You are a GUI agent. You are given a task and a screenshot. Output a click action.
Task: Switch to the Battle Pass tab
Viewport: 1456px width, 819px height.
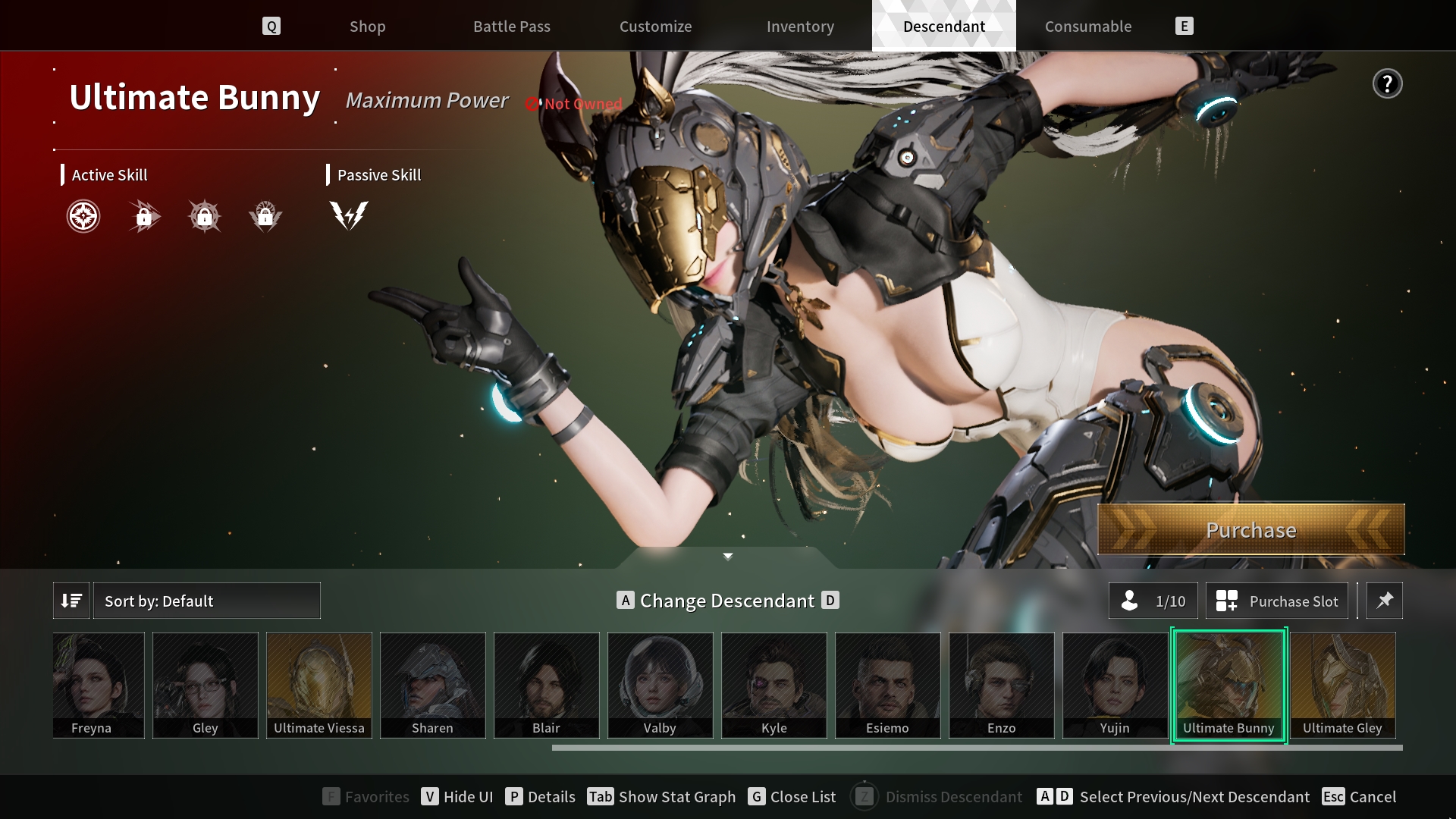pos(512,27)
